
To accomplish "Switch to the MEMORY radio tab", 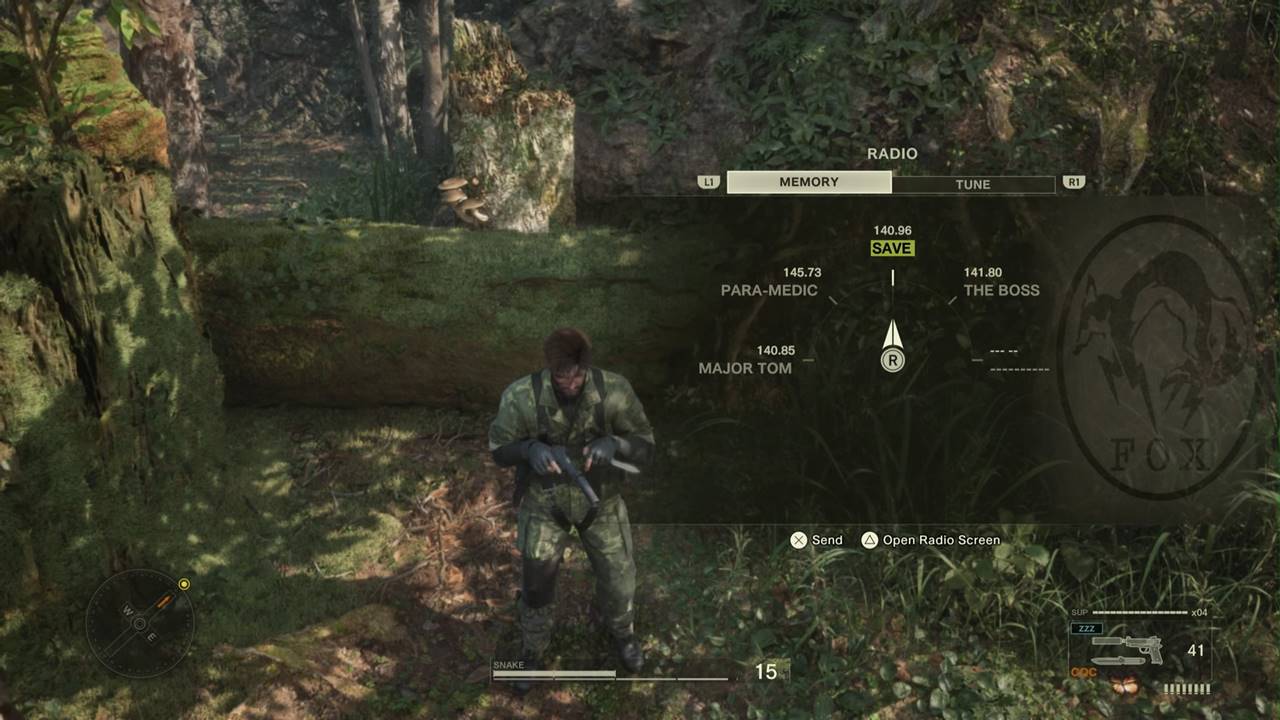I will click(x=809, y=182).
